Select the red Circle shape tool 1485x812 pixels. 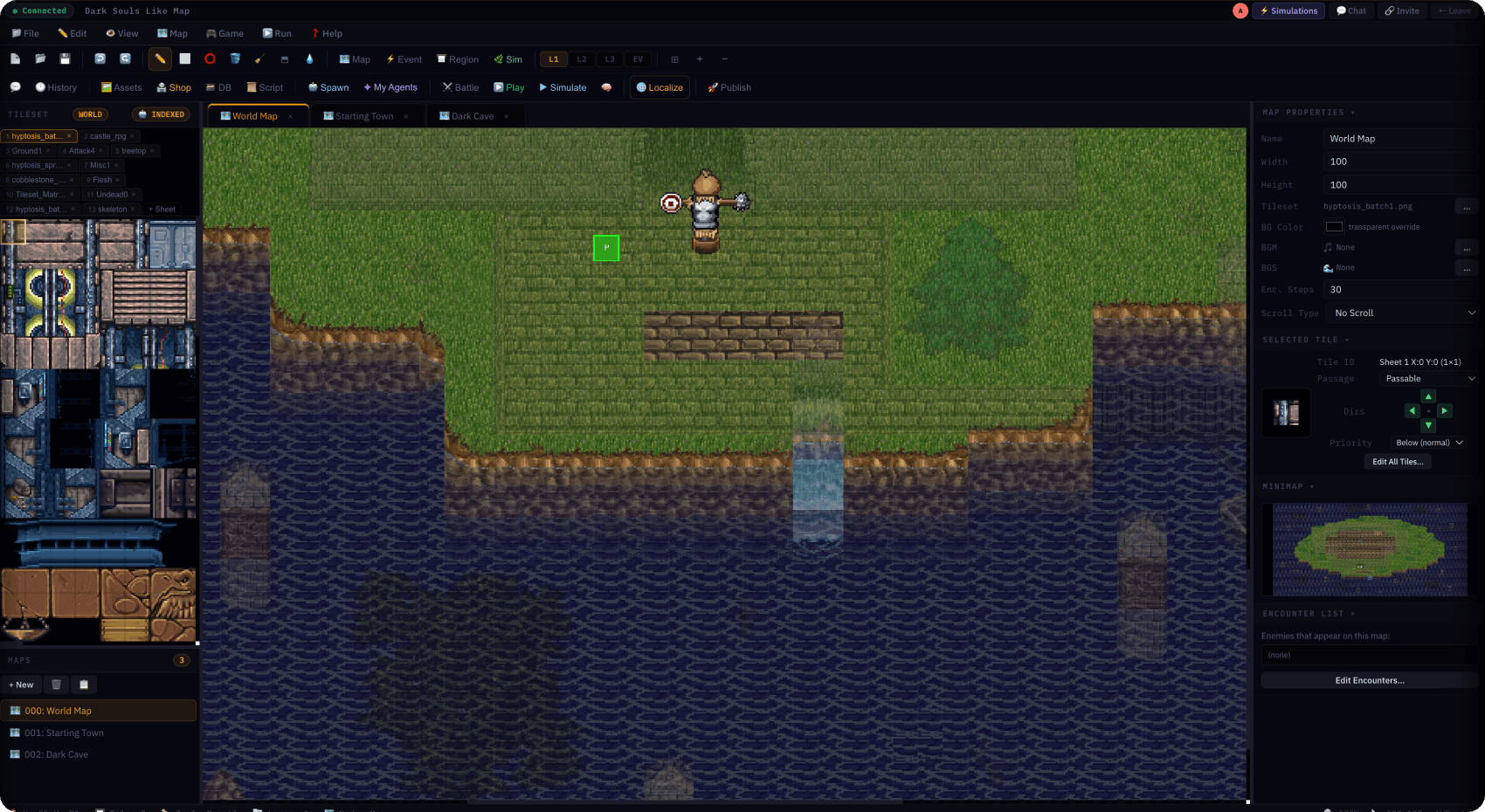tap(210, 58)
